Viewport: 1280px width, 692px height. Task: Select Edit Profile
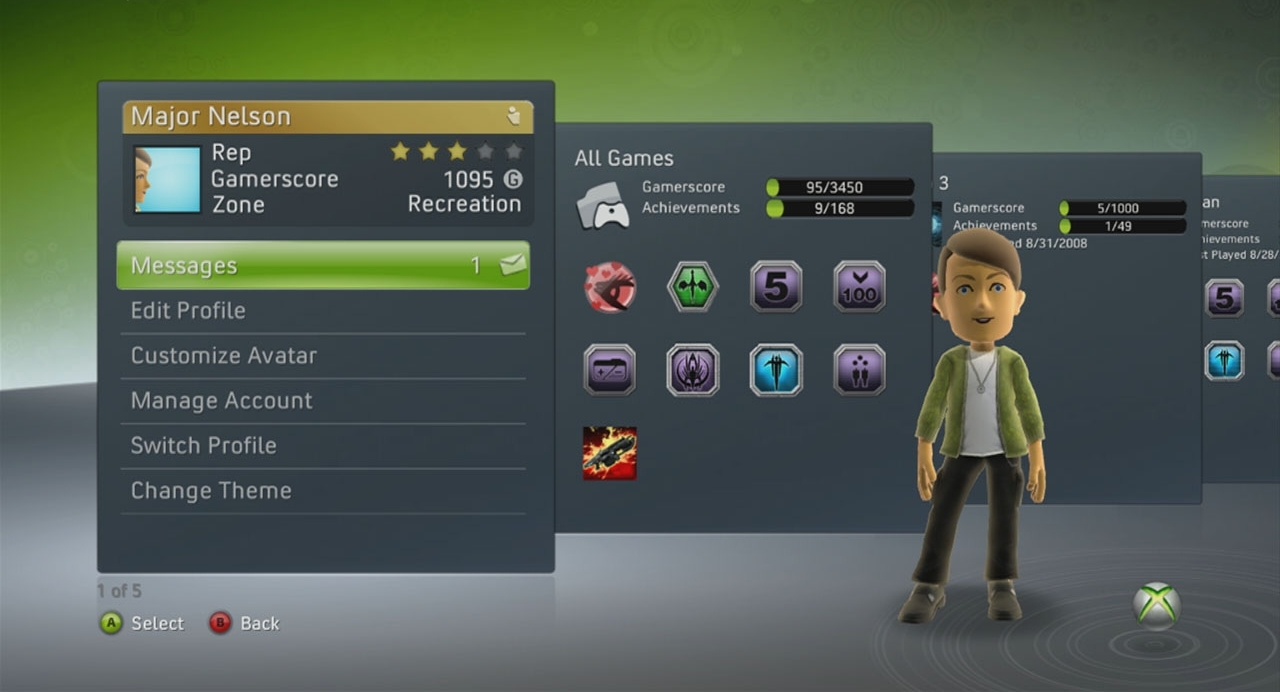(323, 311)
